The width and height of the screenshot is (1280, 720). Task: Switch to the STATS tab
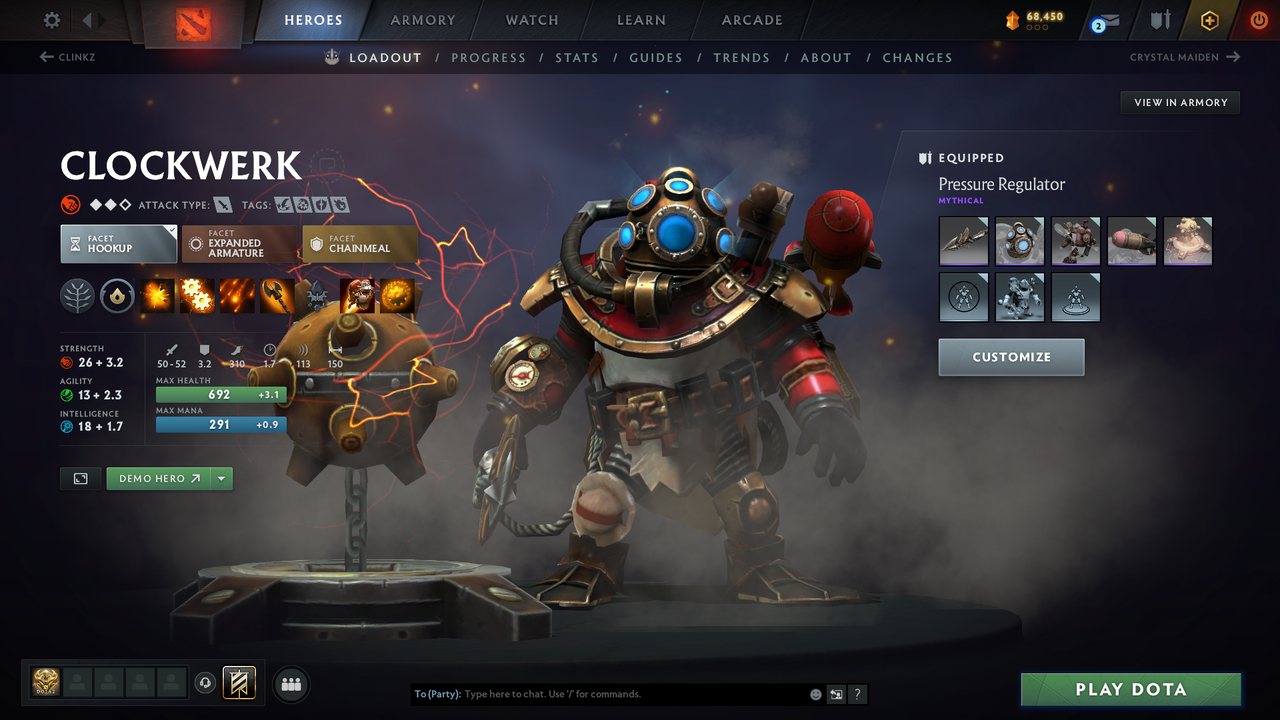click(577, 57)
